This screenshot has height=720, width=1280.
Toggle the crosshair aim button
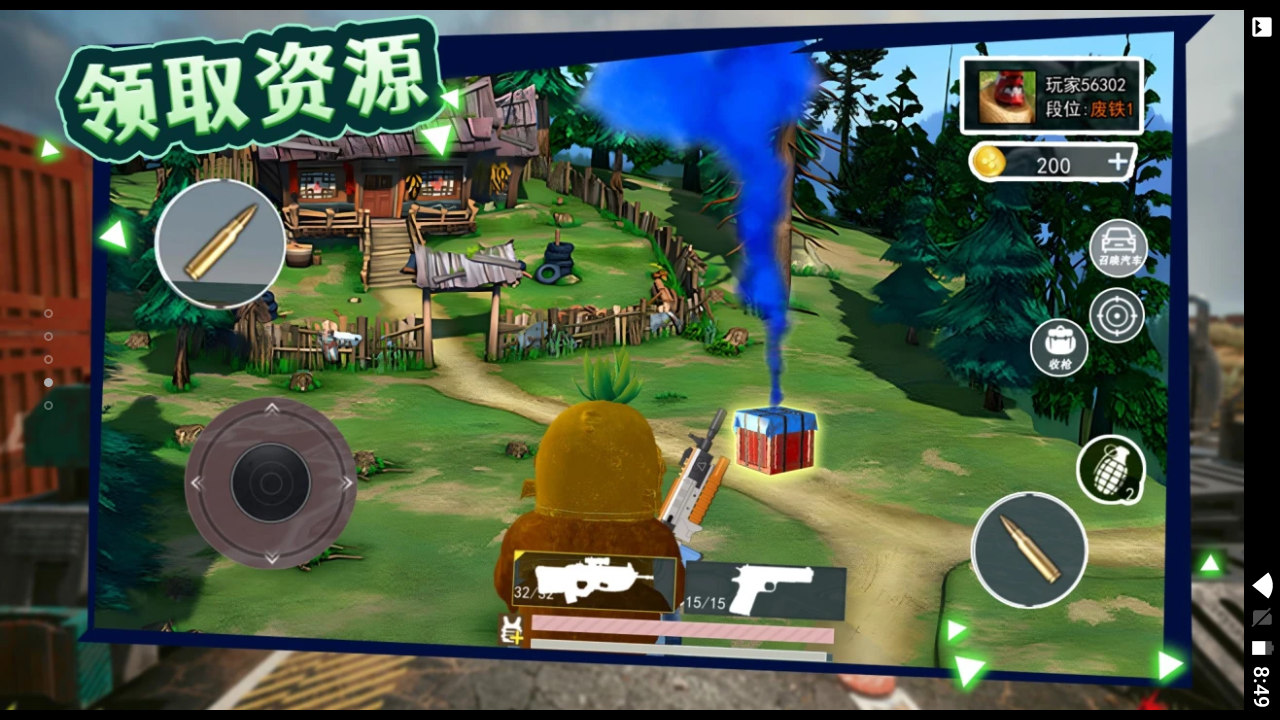1116,315
